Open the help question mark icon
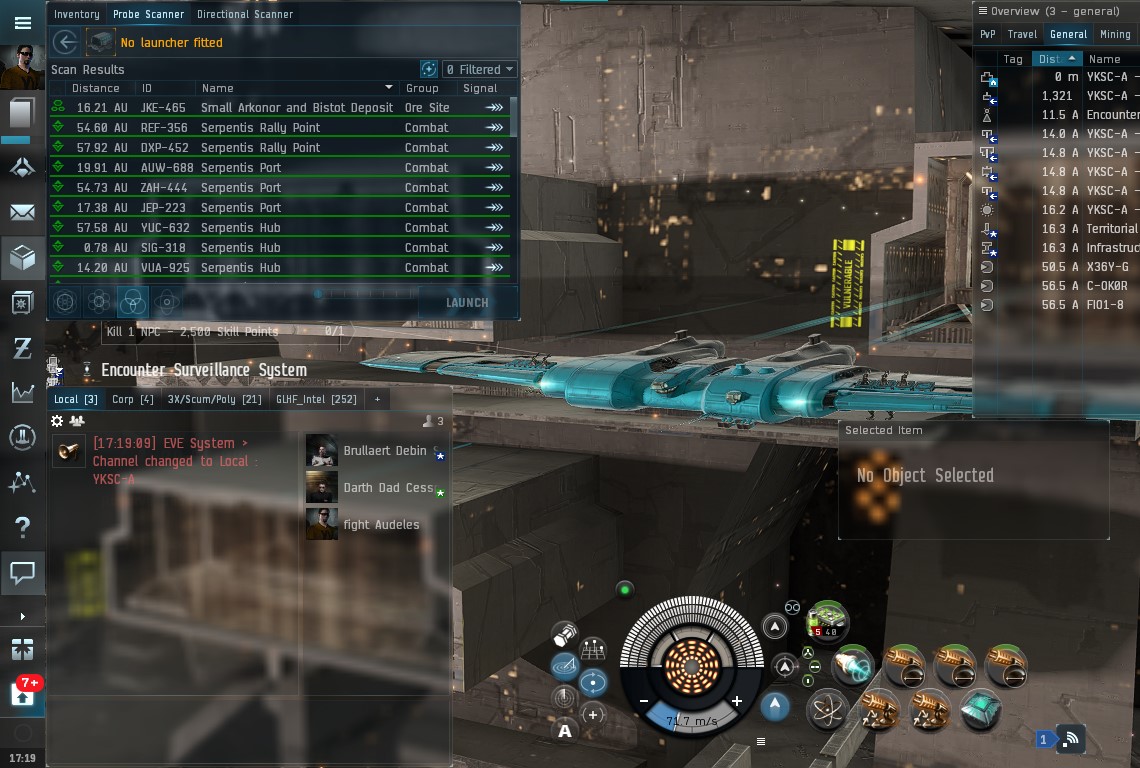This screenshot has height=768, width=1140. [22, 527]
